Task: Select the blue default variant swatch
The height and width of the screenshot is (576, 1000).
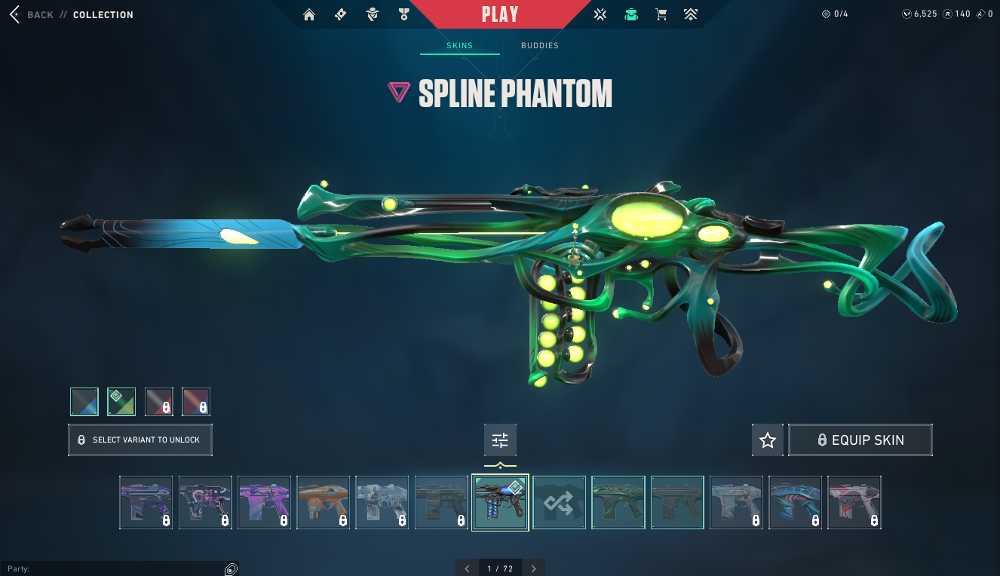Action: (84, 402)
